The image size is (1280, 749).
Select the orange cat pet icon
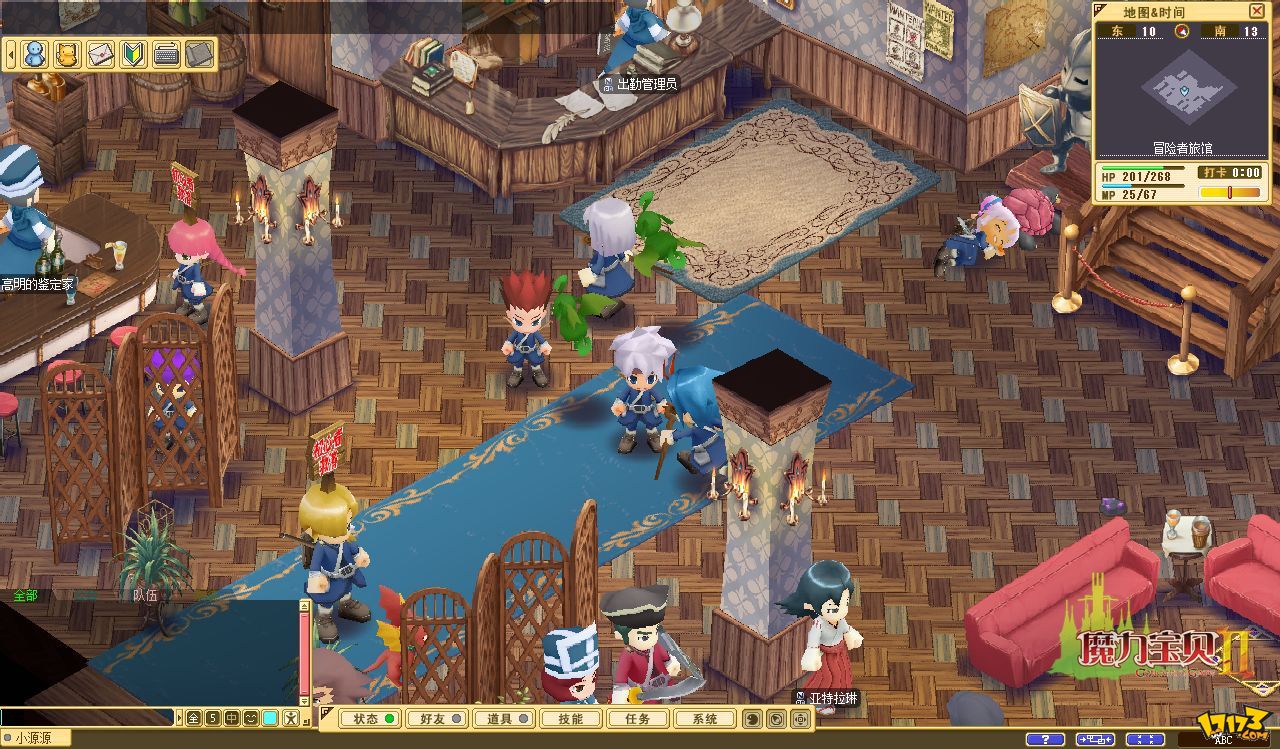67,53
